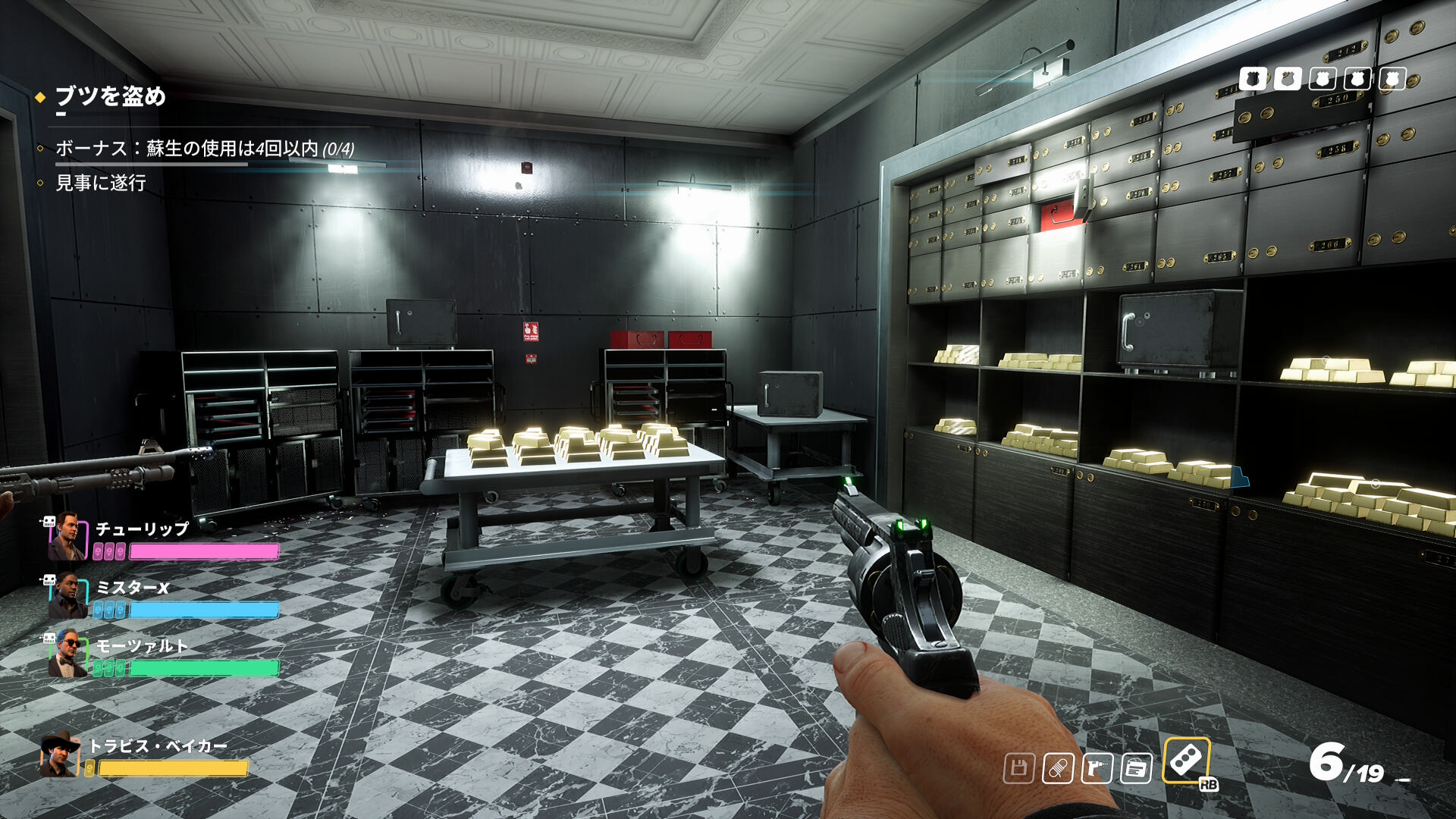Select the highlighted three-button remote slot
The height and width of the screenshot is (819, 1456).
click(1186, 761)
